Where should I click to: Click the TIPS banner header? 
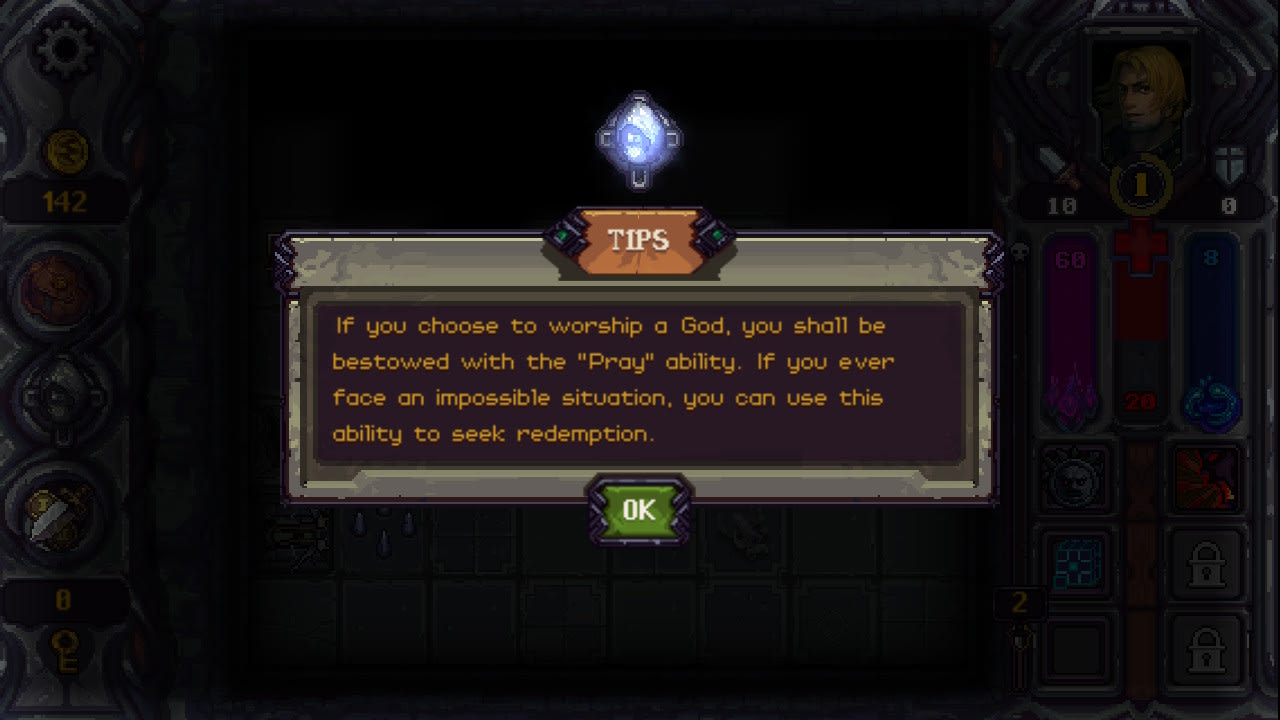(x=641, y=240)
